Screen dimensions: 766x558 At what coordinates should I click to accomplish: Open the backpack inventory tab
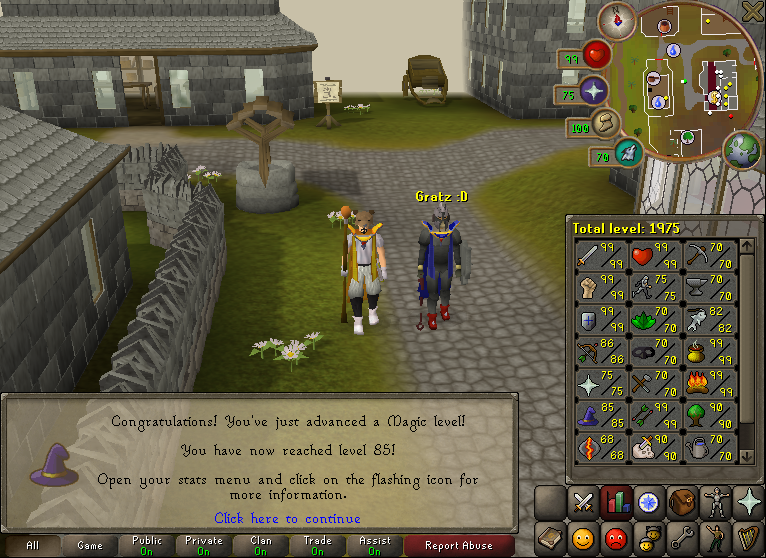685,502
